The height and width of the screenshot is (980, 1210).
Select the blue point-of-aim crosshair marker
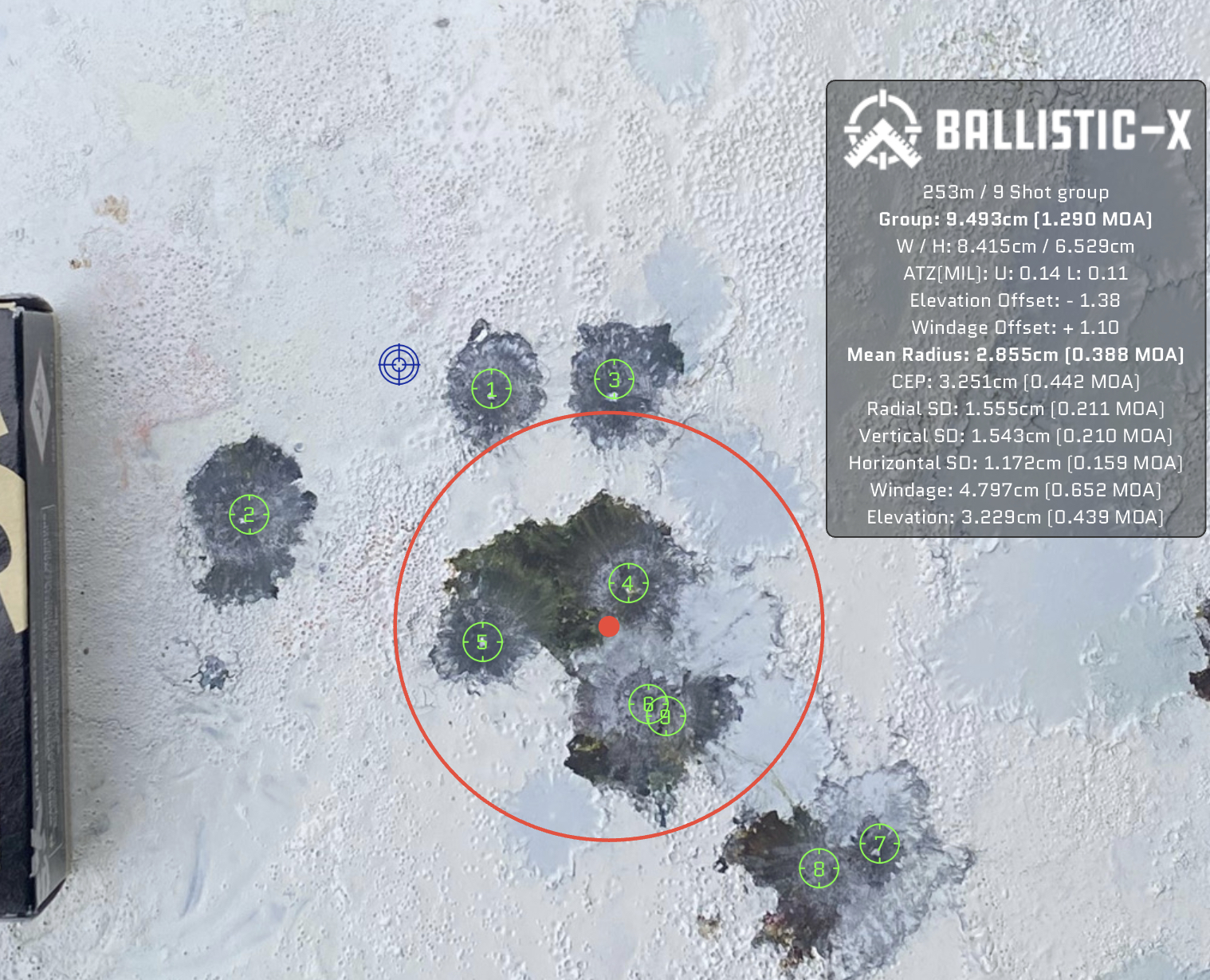click(x=399, y=365)
